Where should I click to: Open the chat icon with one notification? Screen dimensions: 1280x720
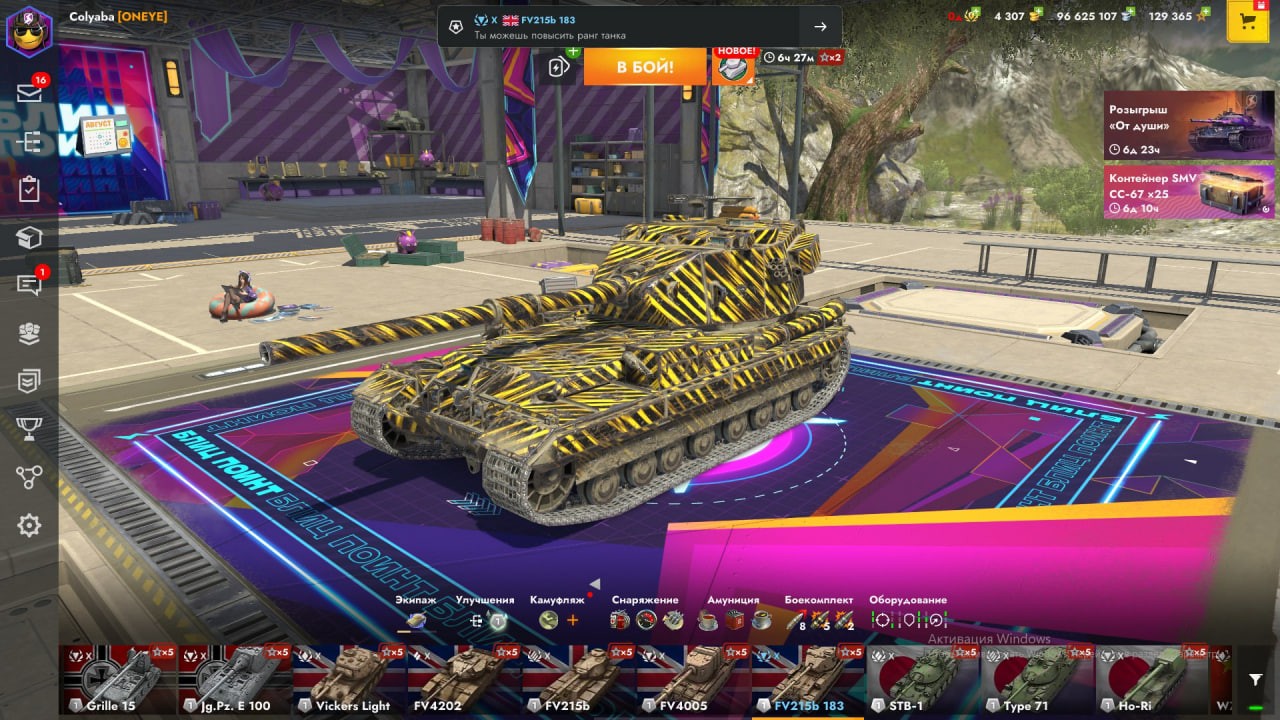[x=29, y=286]
